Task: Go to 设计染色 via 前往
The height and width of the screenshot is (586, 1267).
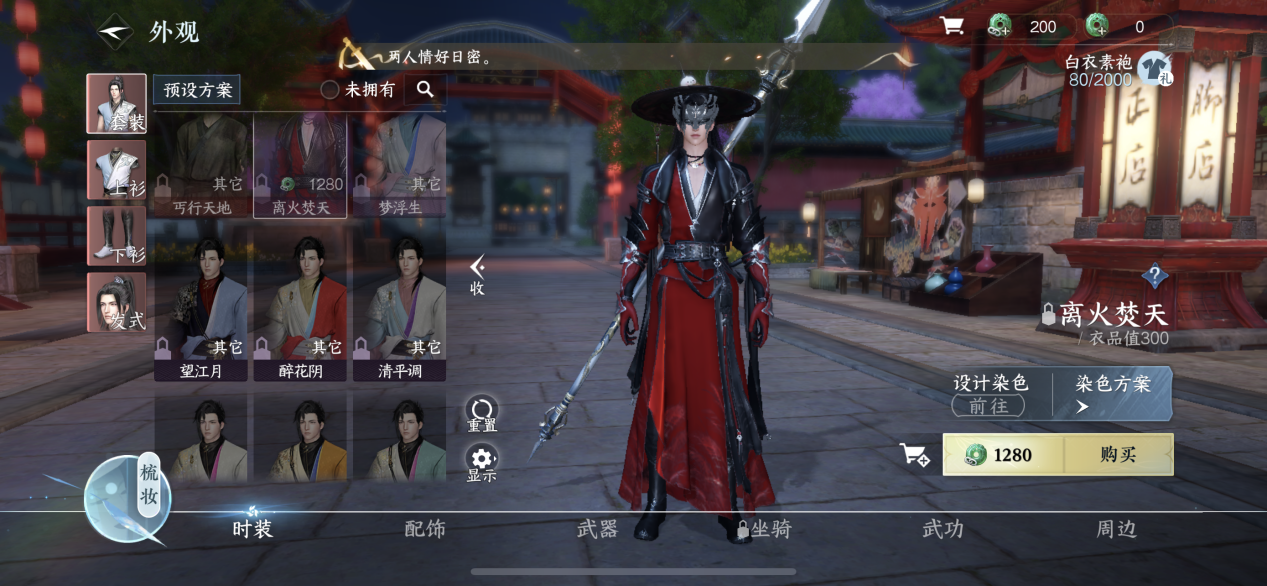Action: click(989, 405)
